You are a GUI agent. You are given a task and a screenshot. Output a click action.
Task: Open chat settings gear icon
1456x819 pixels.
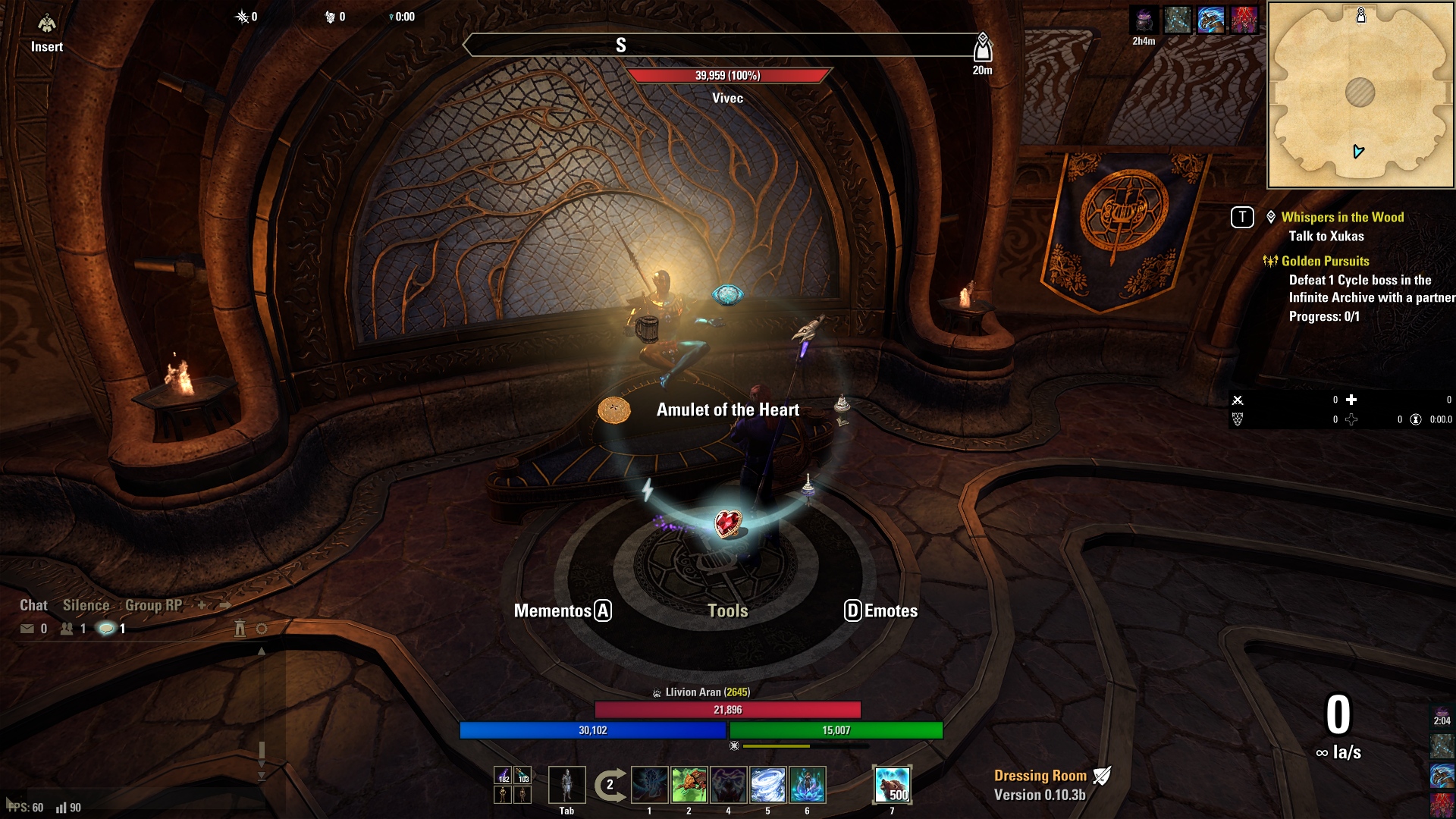tap(262, 629)
